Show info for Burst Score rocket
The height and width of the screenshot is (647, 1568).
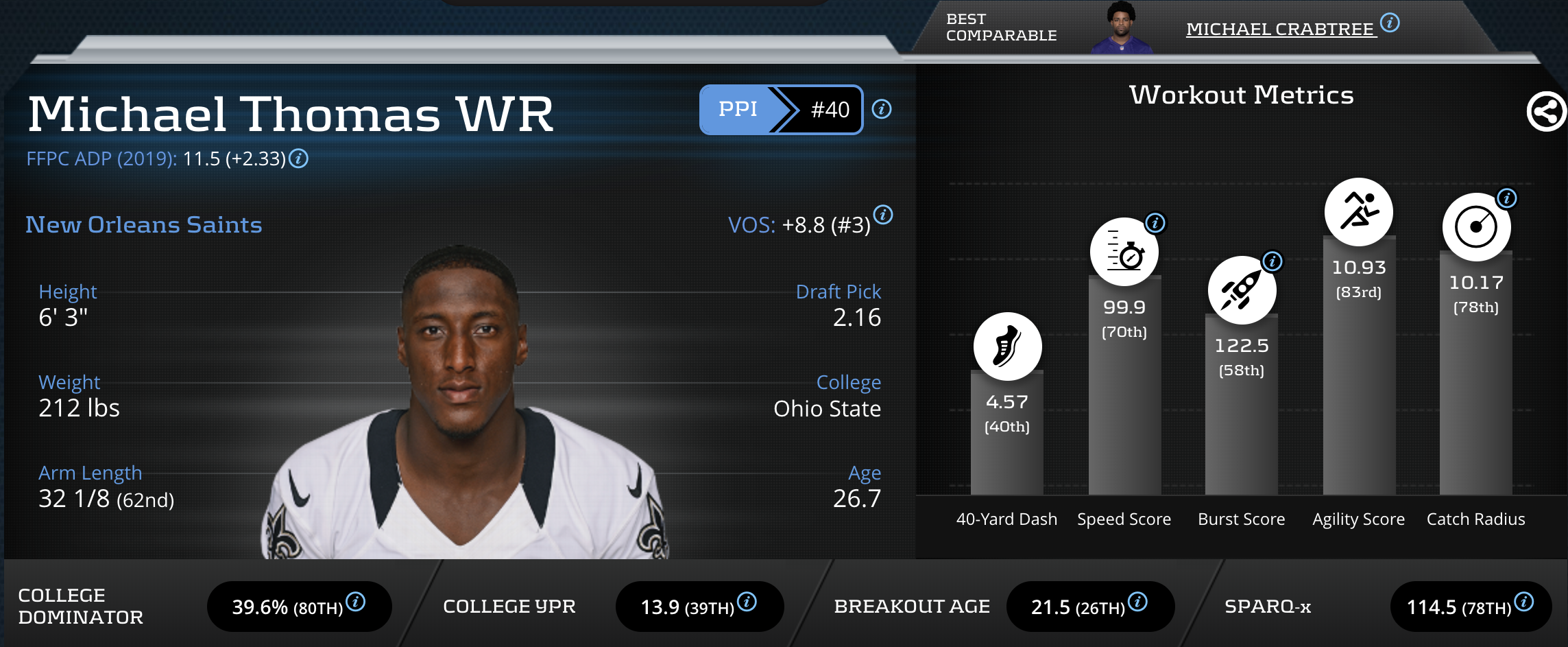tap(1273, 261)
